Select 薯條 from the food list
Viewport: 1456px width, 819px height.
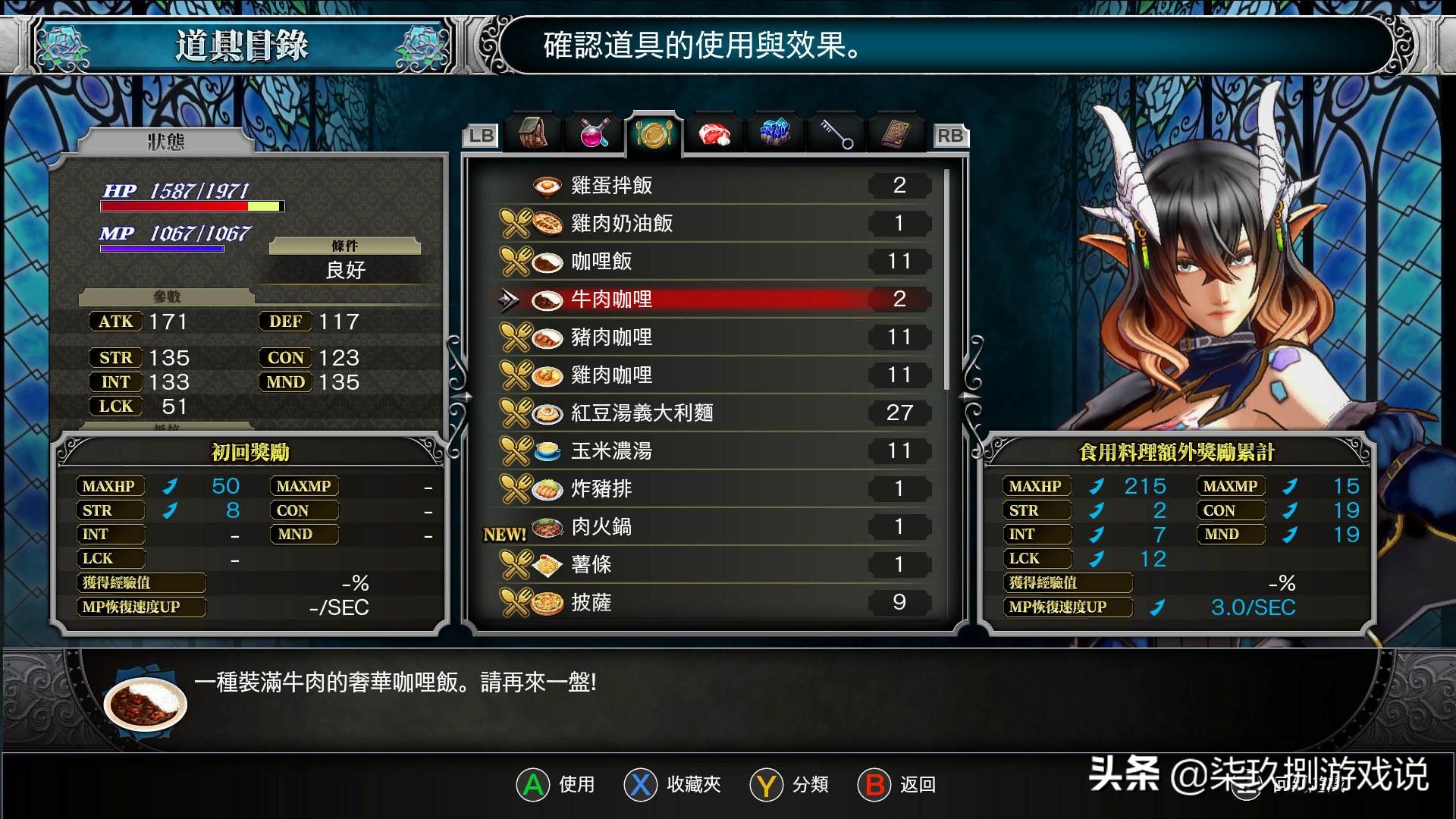(713, 564)
